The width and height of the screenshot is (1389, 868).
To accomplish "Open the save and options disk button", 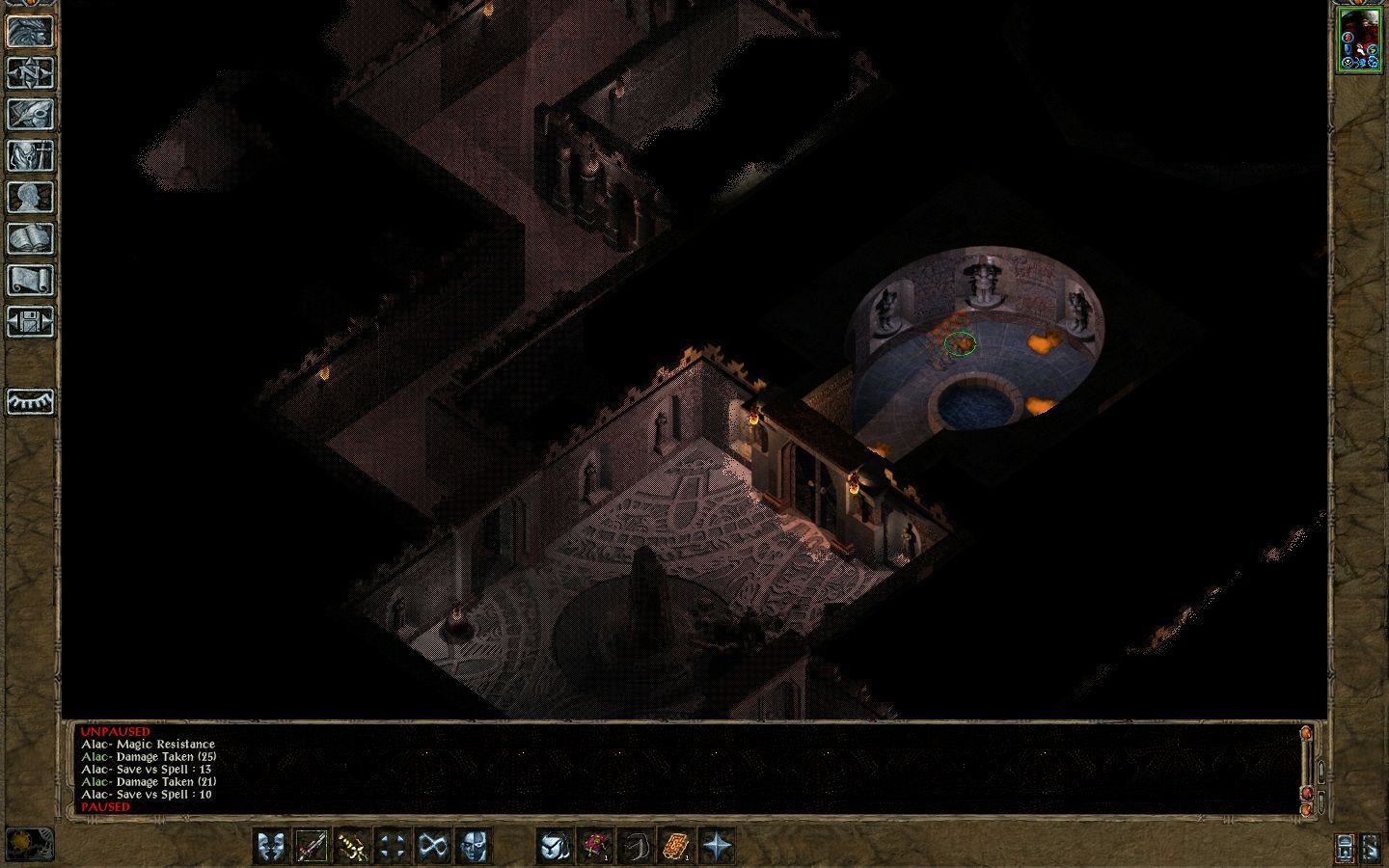I will (30, 321).
